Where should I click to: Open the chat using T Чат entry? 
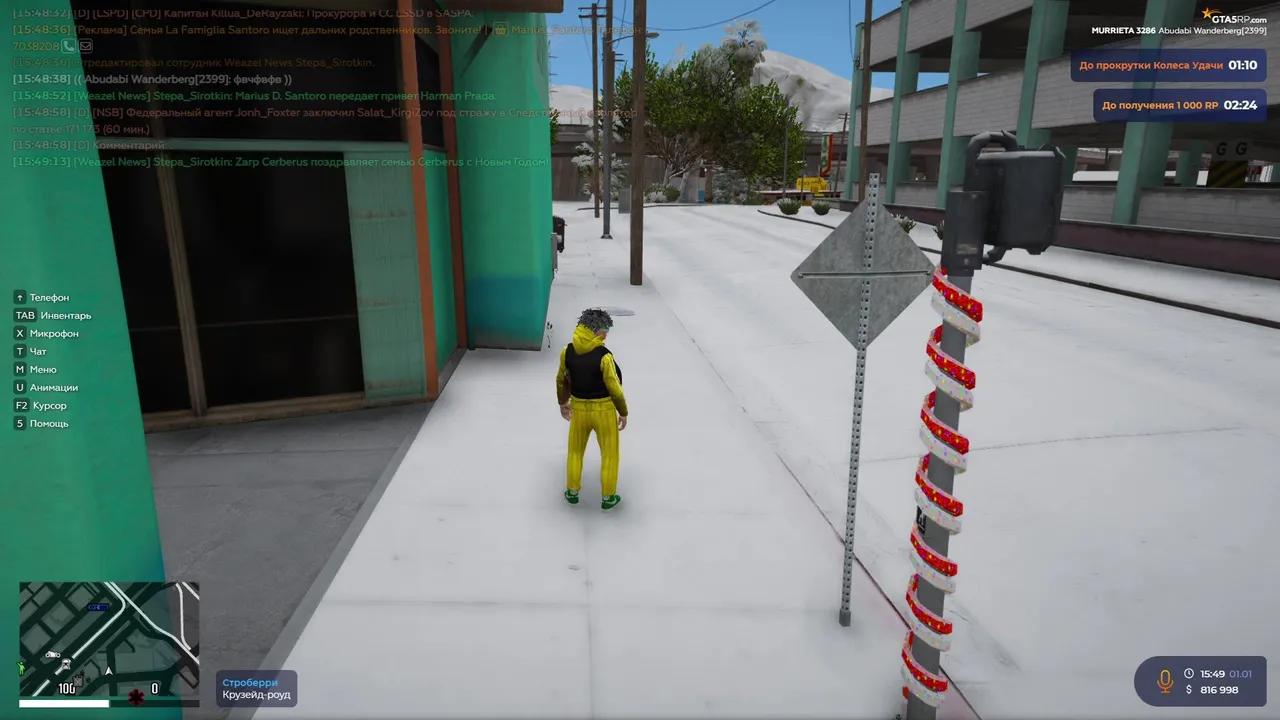pyautogui.click(x=32, y=351)
